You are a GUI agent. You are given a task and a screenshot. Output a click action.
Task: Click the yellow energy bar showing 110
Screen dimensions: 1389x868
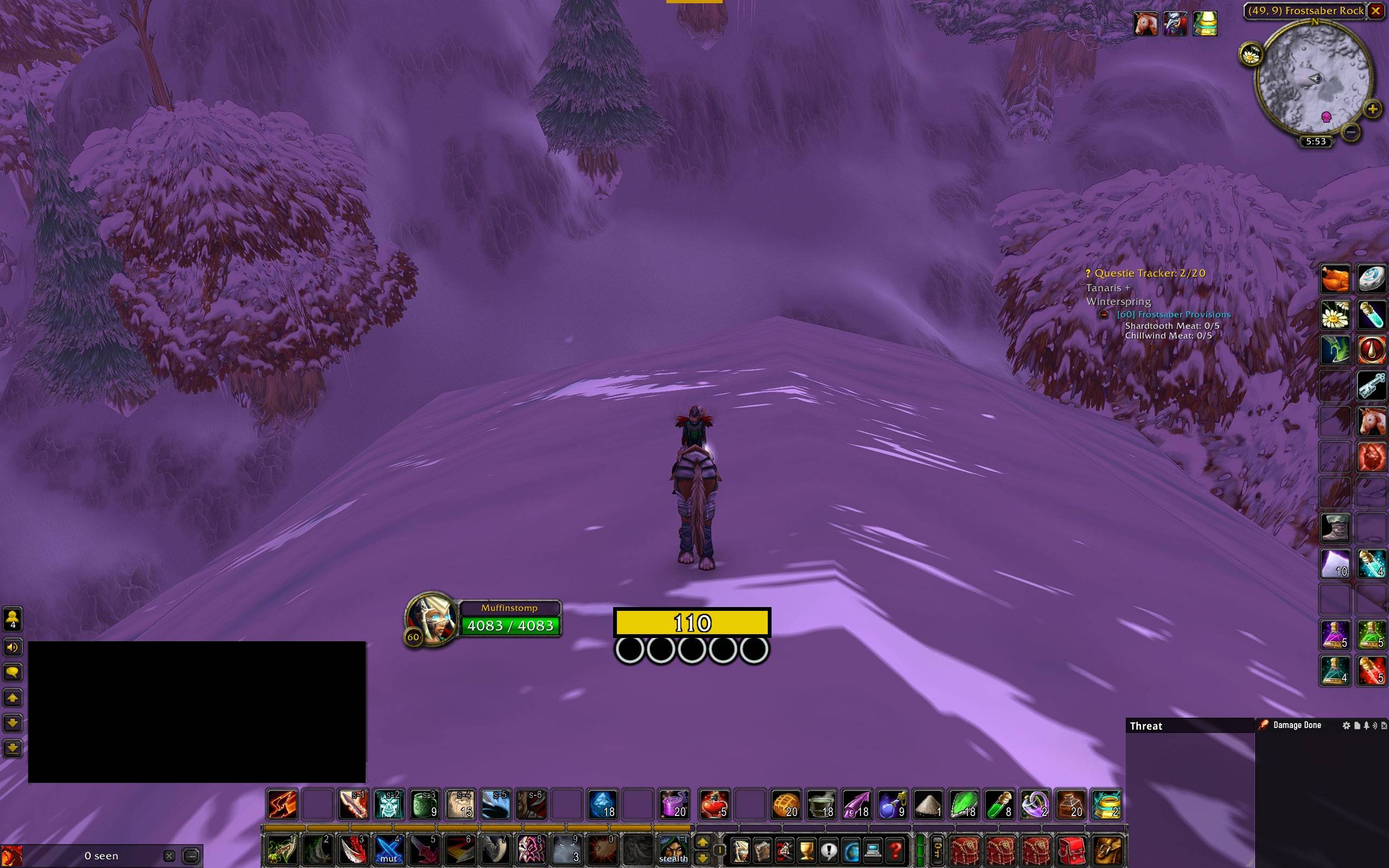point(692,622)
